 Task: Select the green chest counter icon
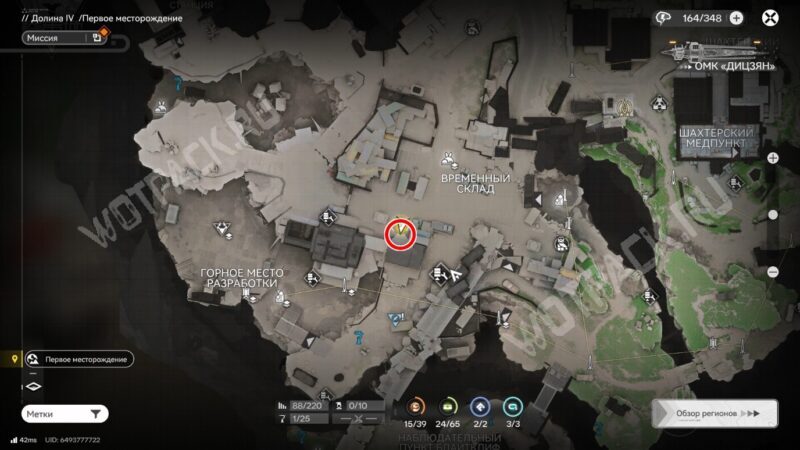pos(447,406)
